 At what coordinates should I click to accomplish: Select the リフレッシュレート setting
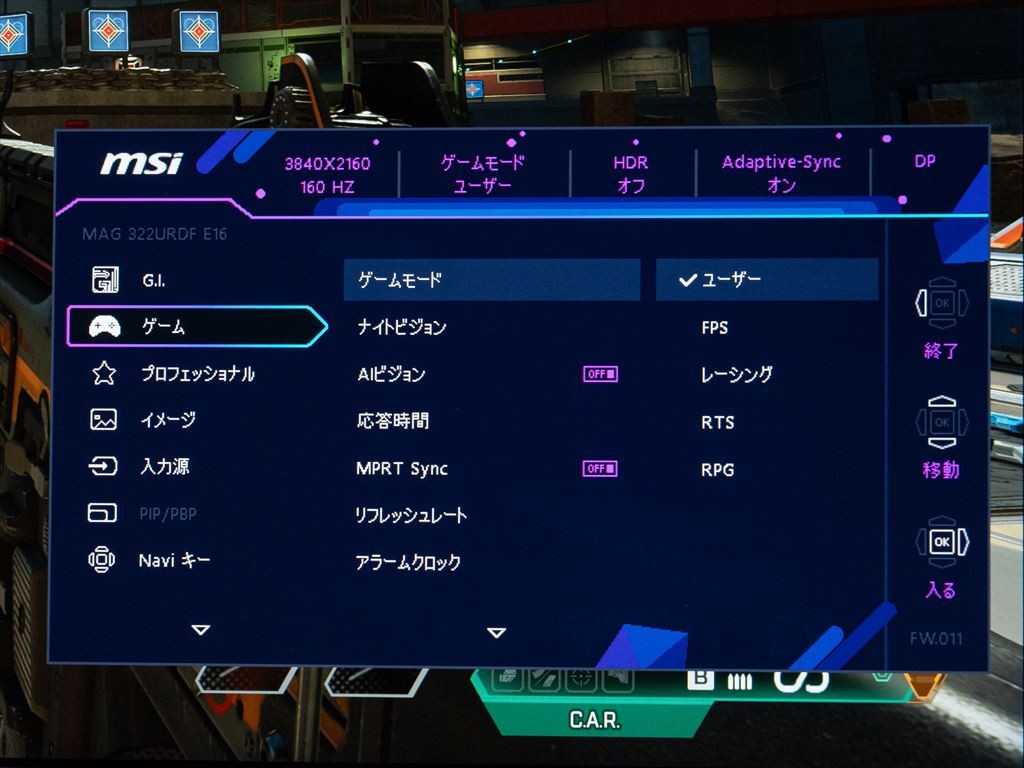pyautogui.click(x=411, y=515)
